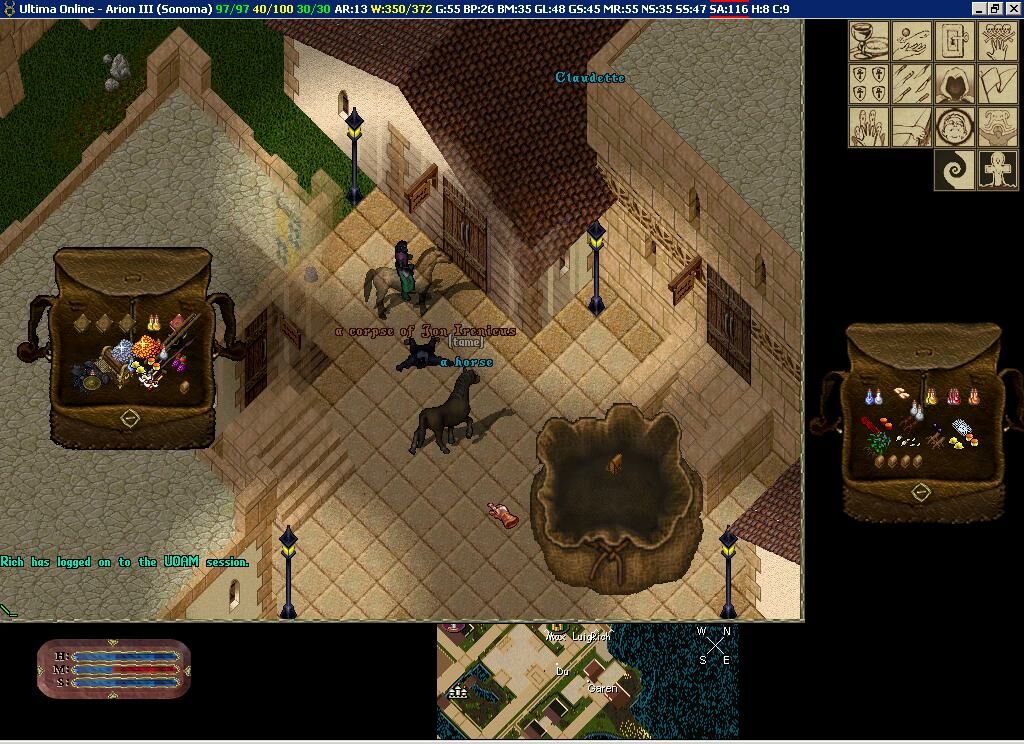Cast the four ankh shields spell
The image size is (1024, 744).
(869, 84)
